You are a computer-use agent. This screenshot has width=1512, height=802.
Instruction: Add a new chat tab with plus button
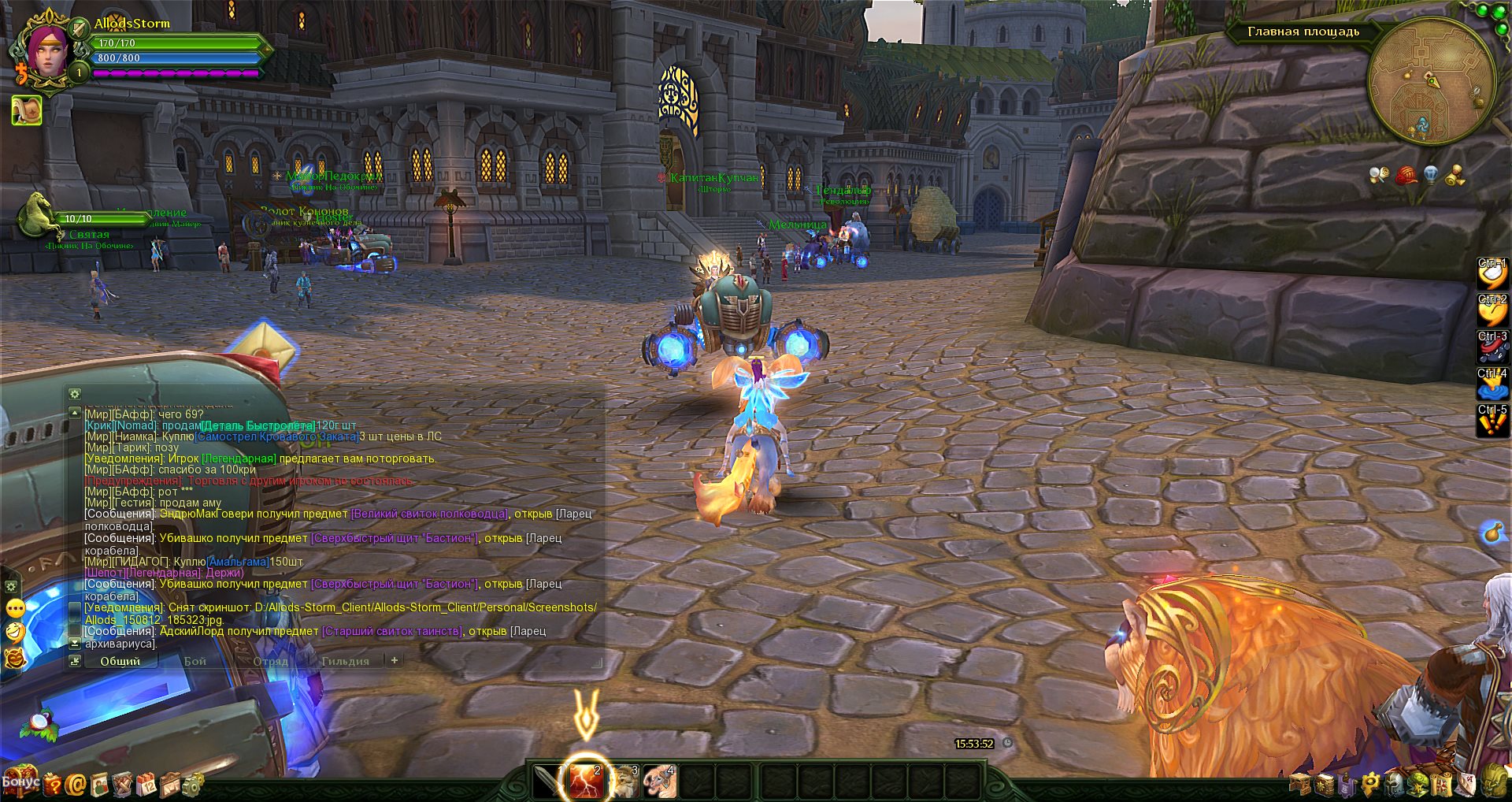tap(395, 660)
